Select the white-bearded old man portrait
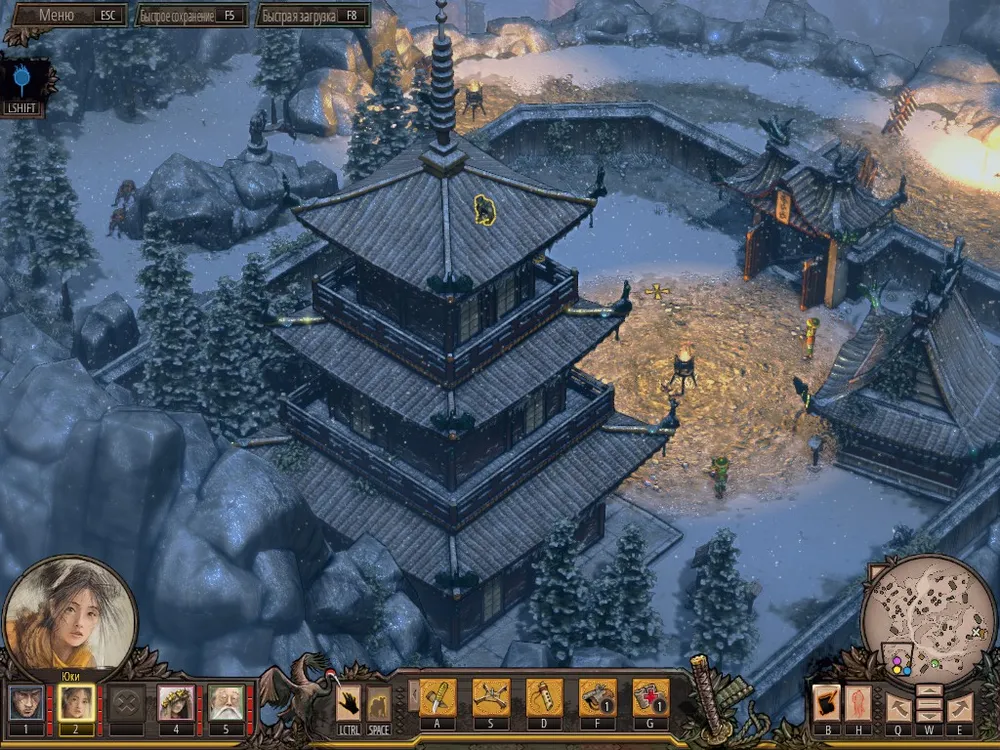1000x750 pixels. tap(227, 703)
